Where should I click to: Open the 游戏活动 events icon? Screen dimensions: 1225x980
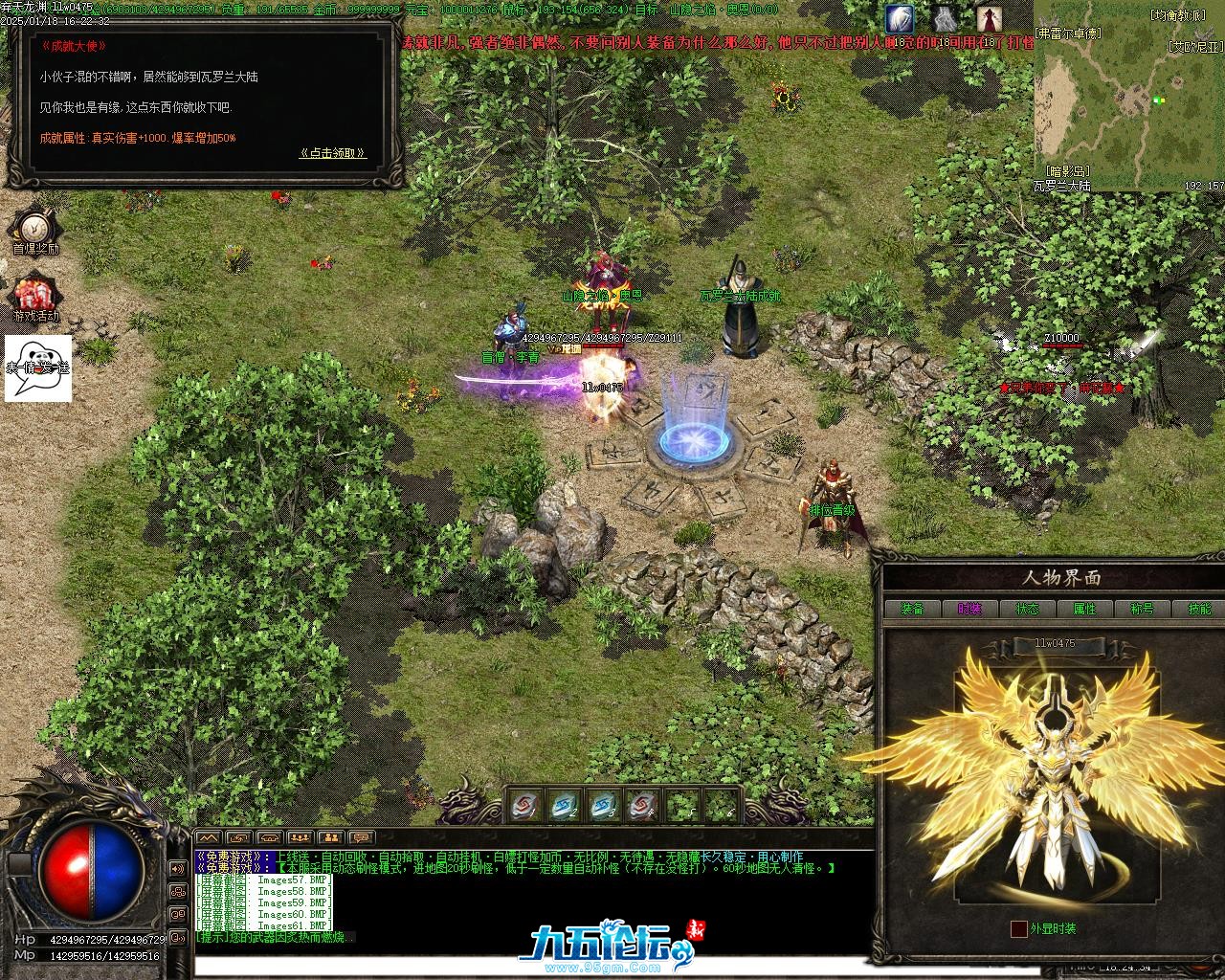34,294
